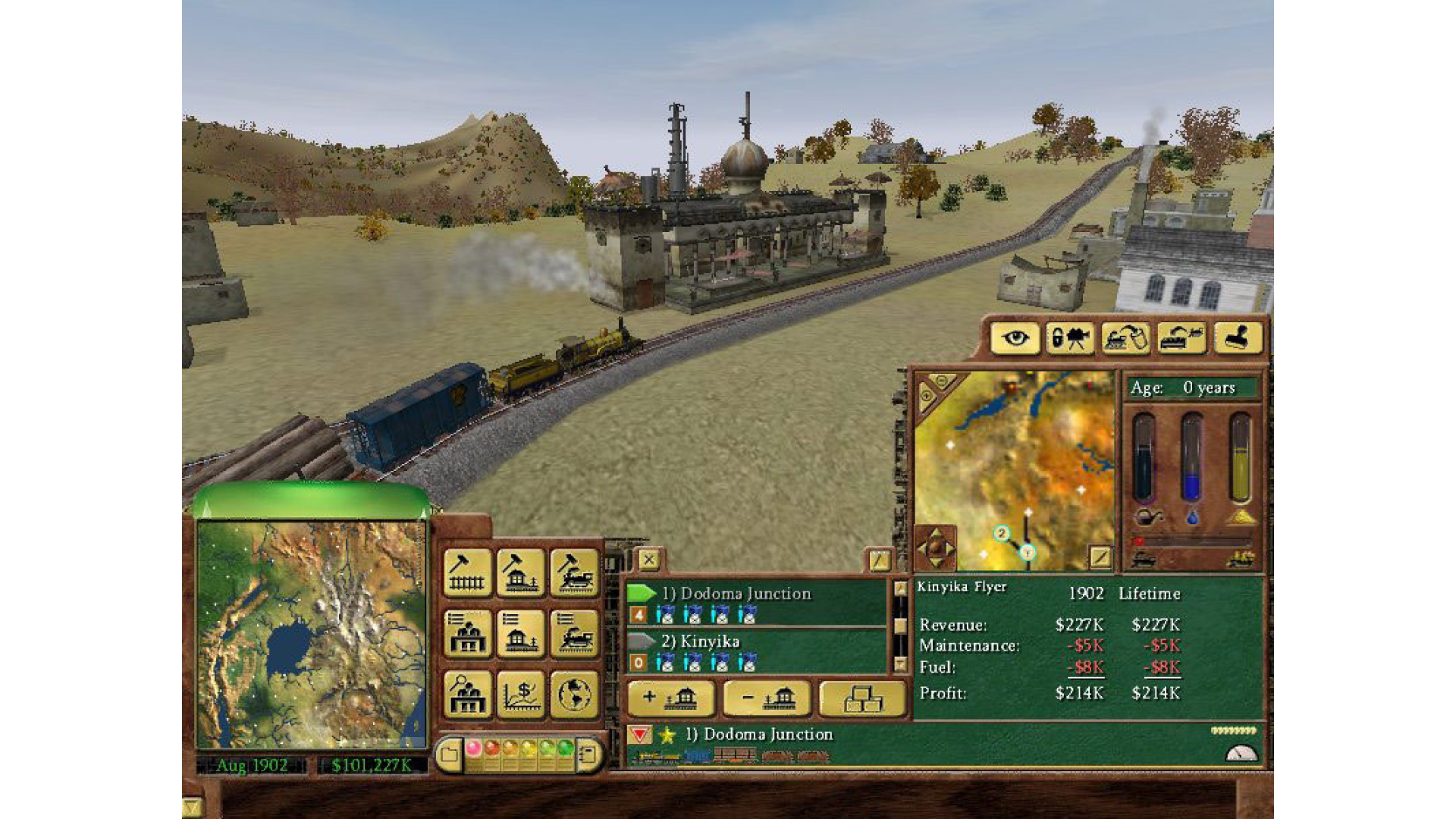Viewport: 1456px width, 819px height.
Task: Toggle the star next to Dodoma Junction
Action: (x=667, y=734)
